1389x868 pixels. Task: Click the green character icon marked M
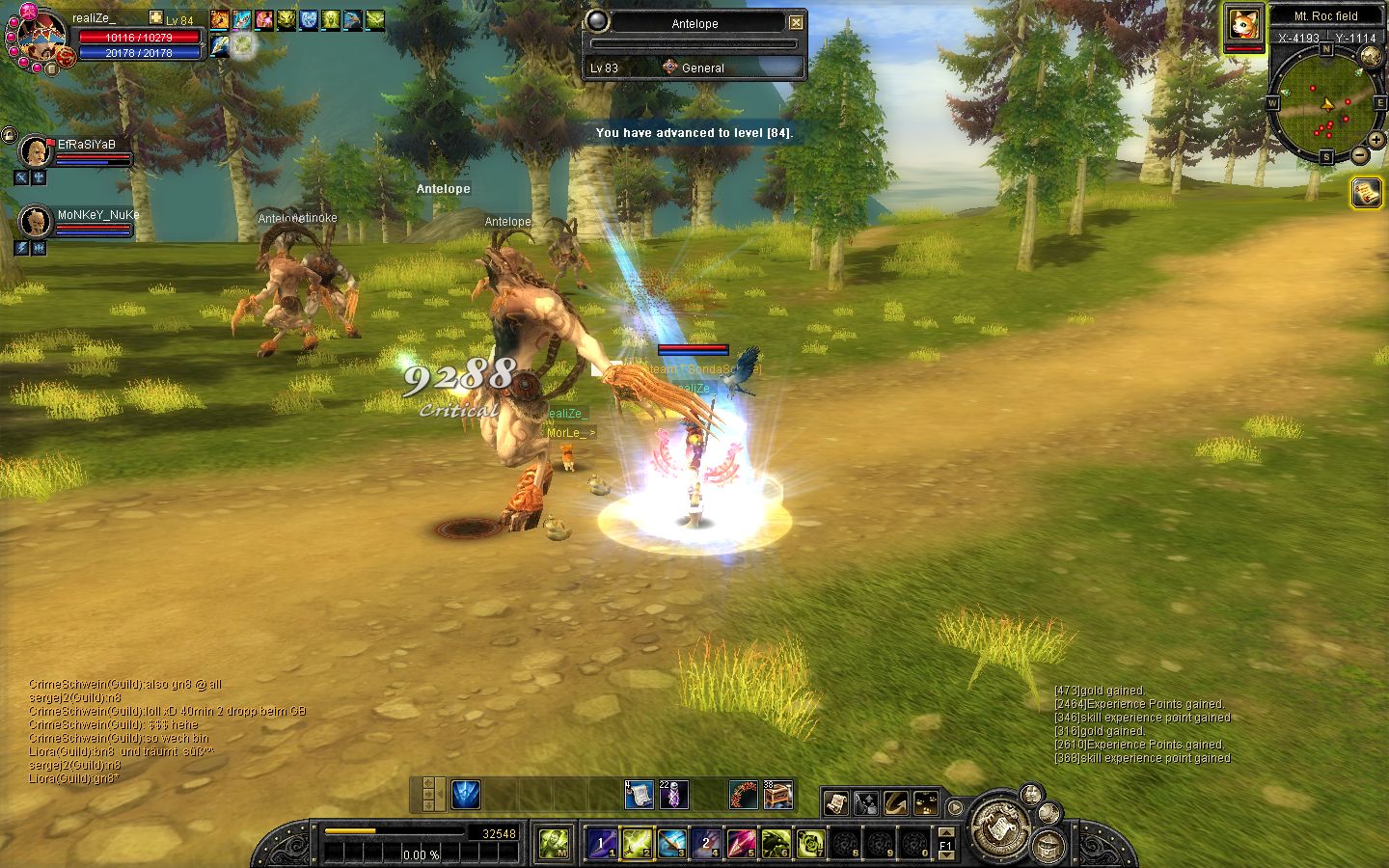554,844
